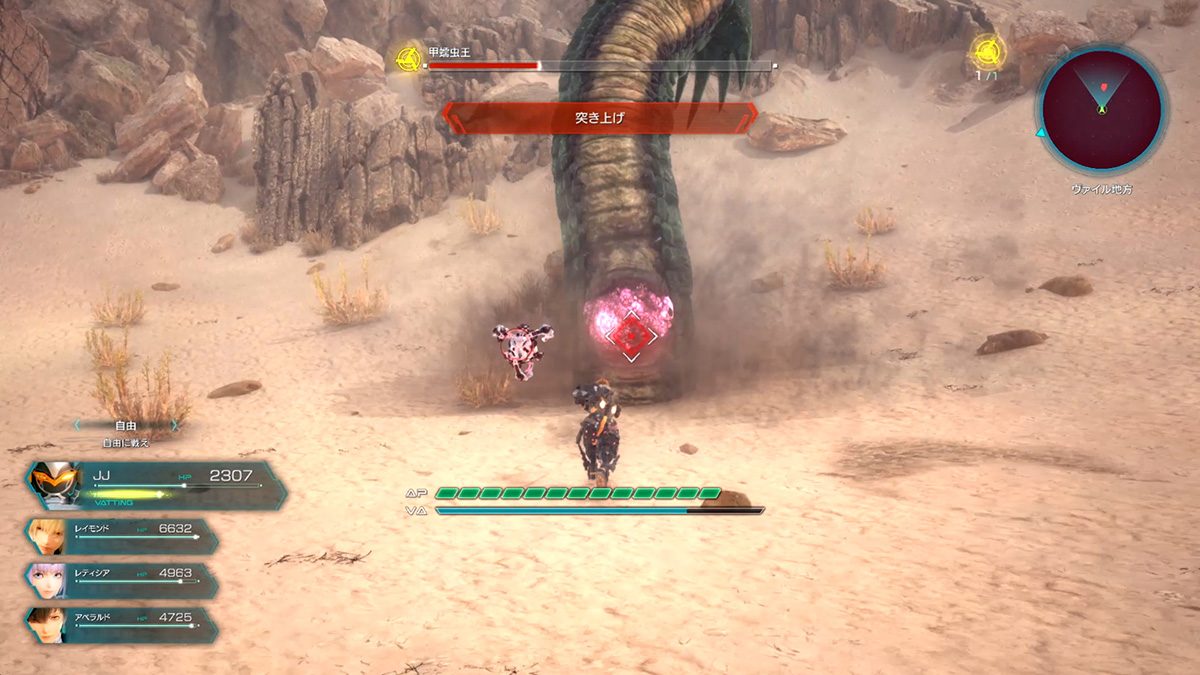Image resolution: width=1200 pixels, height=675 pixels.
Task: Click the circular minimap radar
Action: click(x=1101, y=104)
